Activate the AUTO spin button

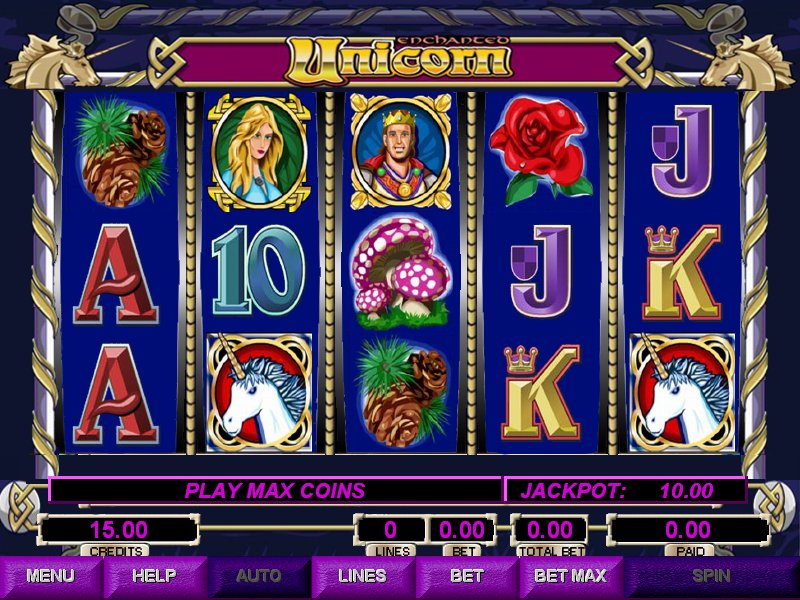(x=259, y=576)
